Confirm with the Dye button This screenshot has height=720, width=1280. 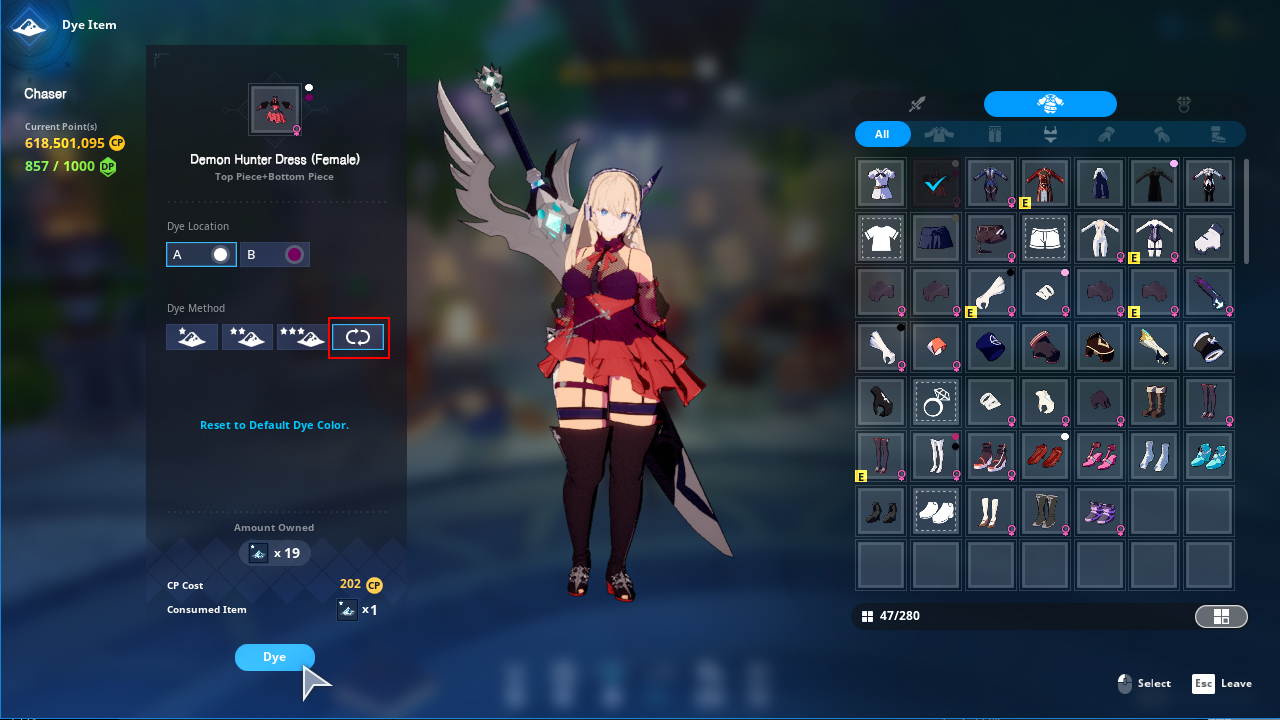pos(275,657)
